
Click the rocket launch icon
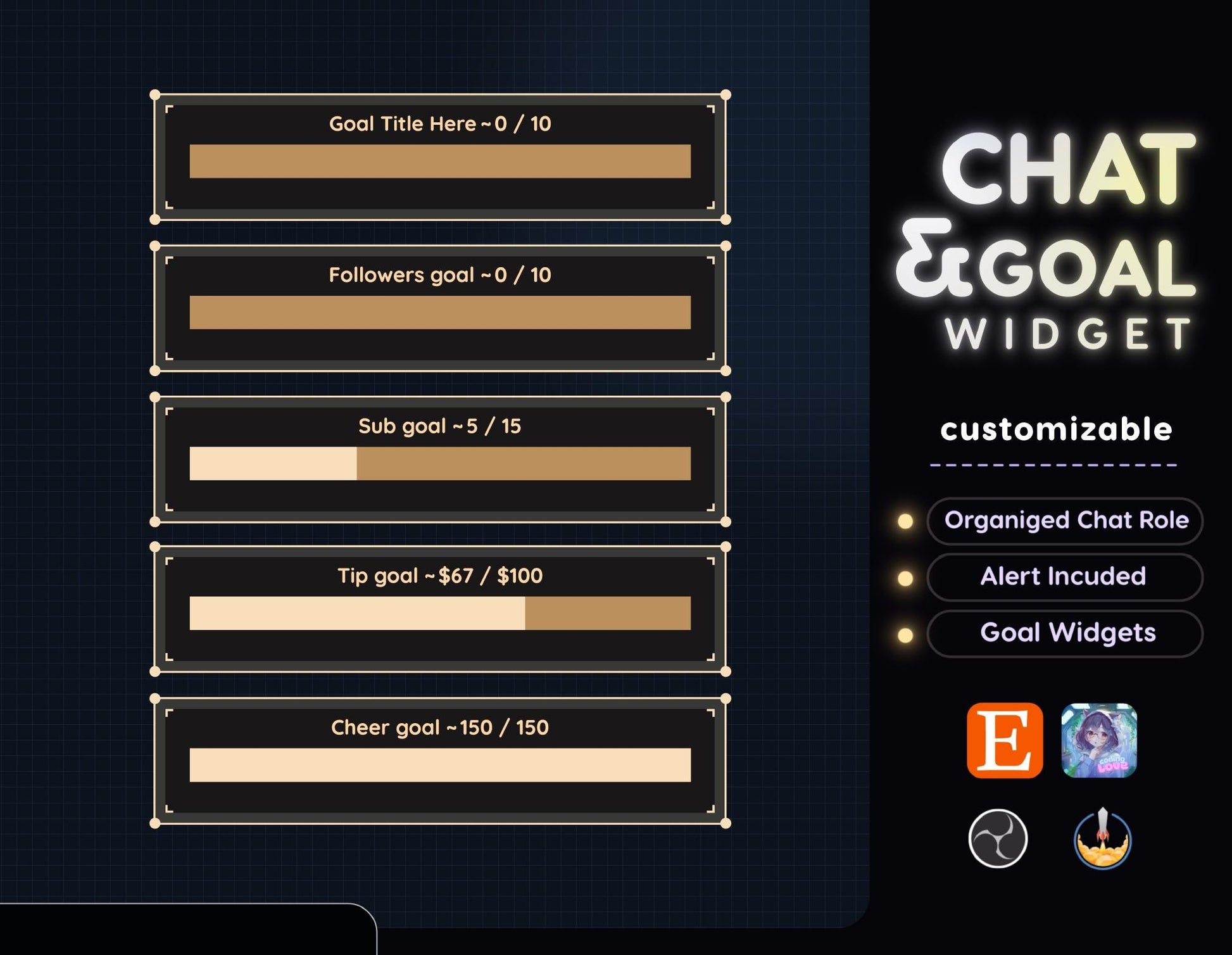pyautogui.click(x=1102, y=838)
